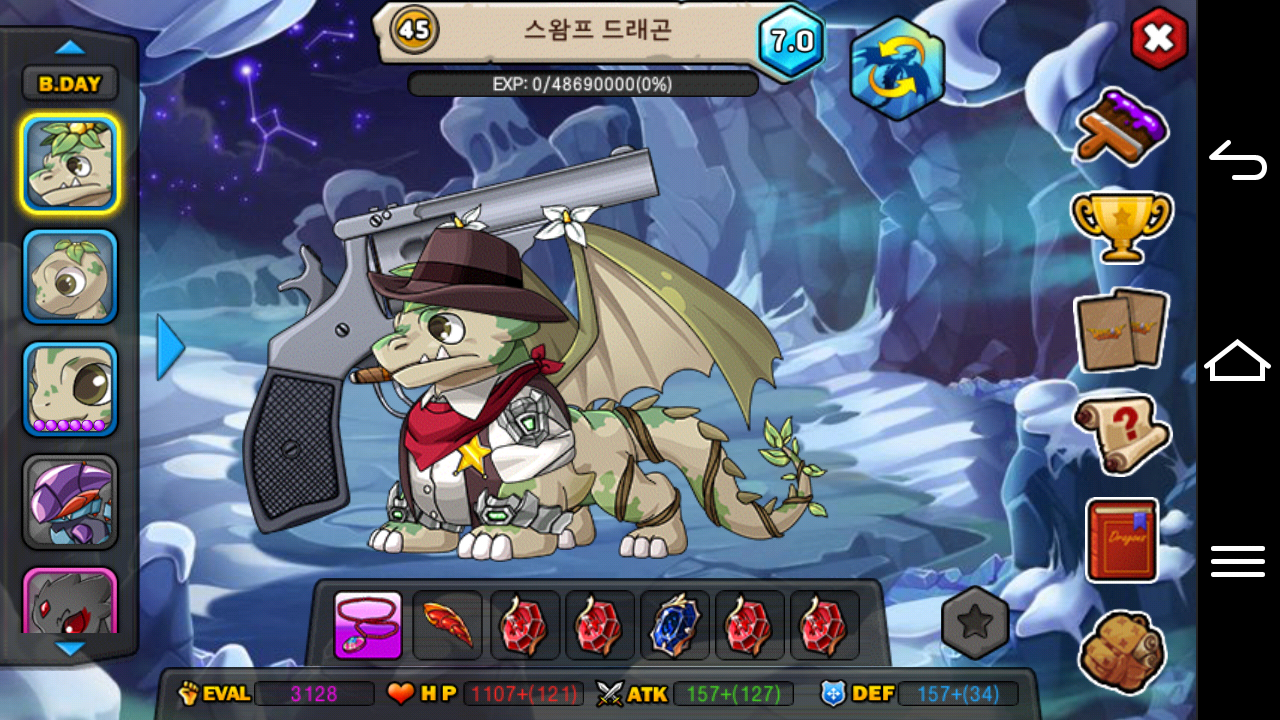The width and height of the screenshot is (1280, 720).
Task: Tap the Android back navigation button
Action: (1238, 160)
